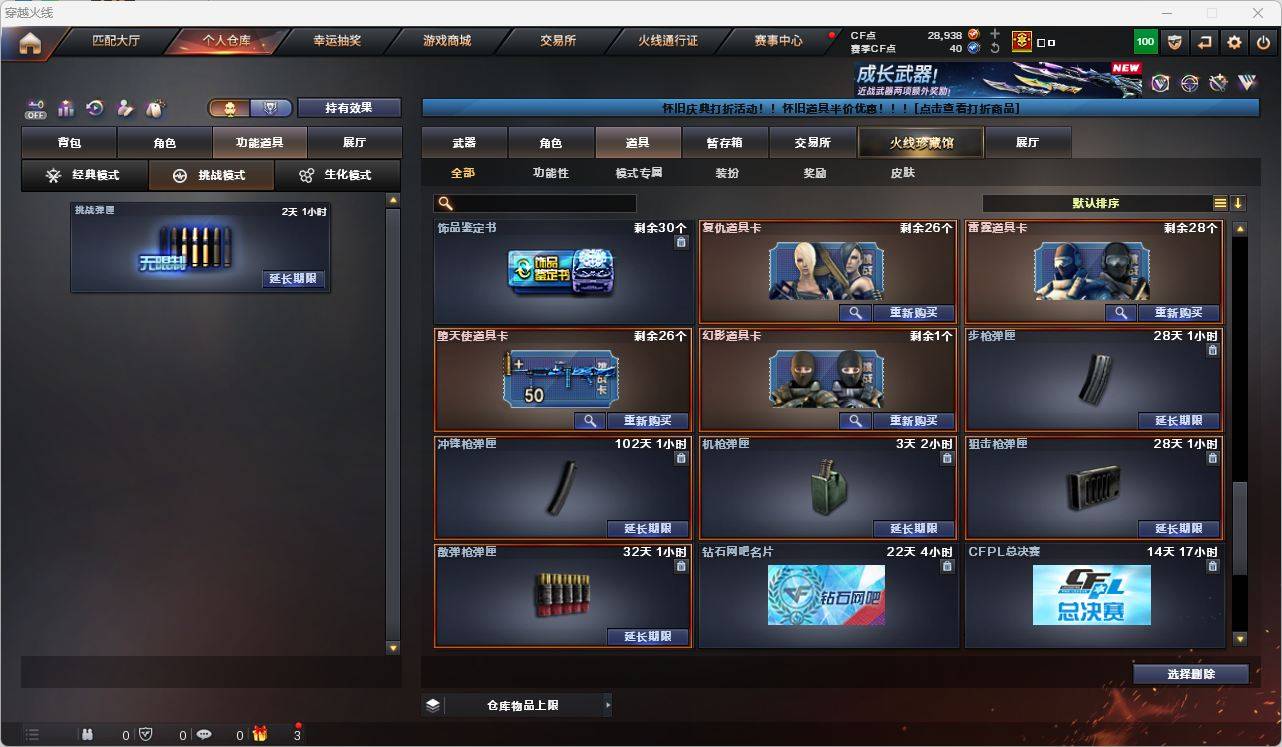The image size is (1282, 747).
Task: Click the list view icon beside 默认排序
Action: [x=1220, y=202]
